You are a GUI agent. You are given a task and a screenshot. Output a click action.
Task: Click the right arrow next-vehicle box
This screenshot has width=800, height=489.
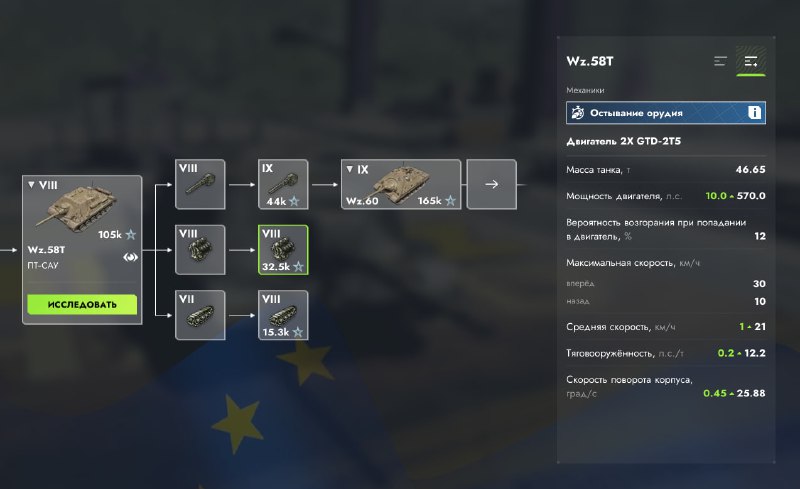pos(492,184)
